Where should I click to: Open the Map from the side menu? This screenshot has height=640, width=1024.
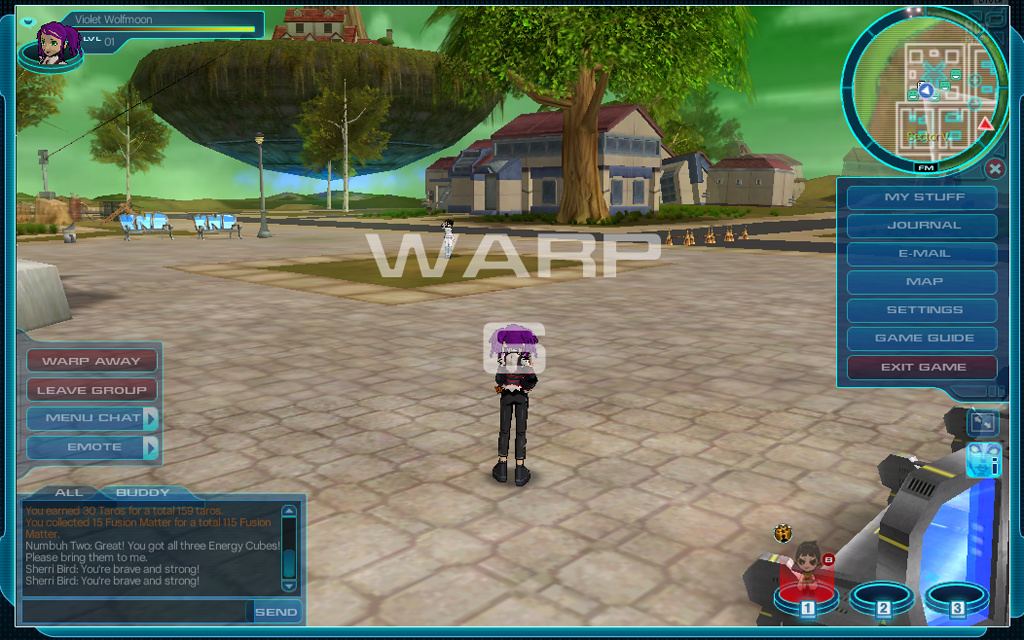[922, 282]
